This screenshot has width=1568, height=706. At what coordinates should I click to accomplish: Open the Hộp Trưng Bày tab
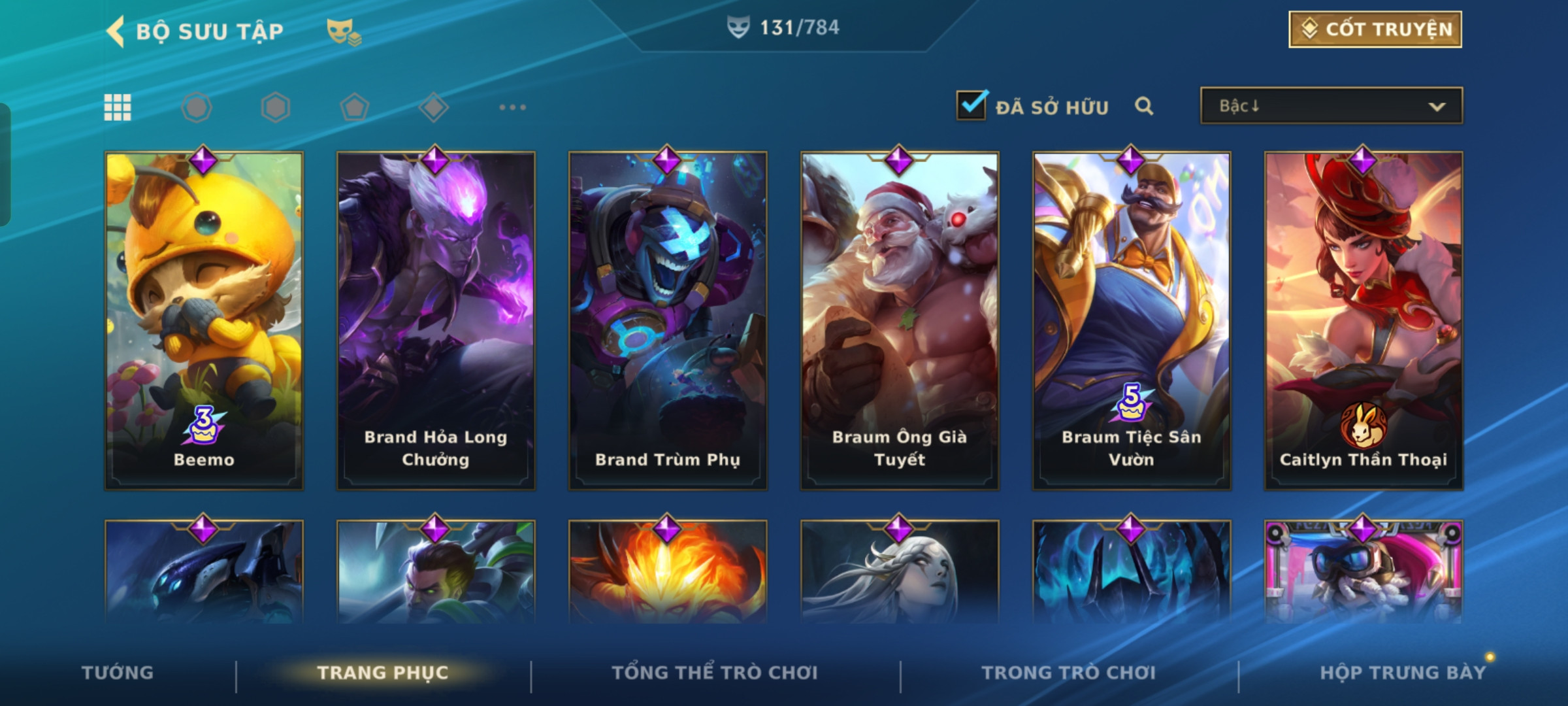[x=1403, y=673]
